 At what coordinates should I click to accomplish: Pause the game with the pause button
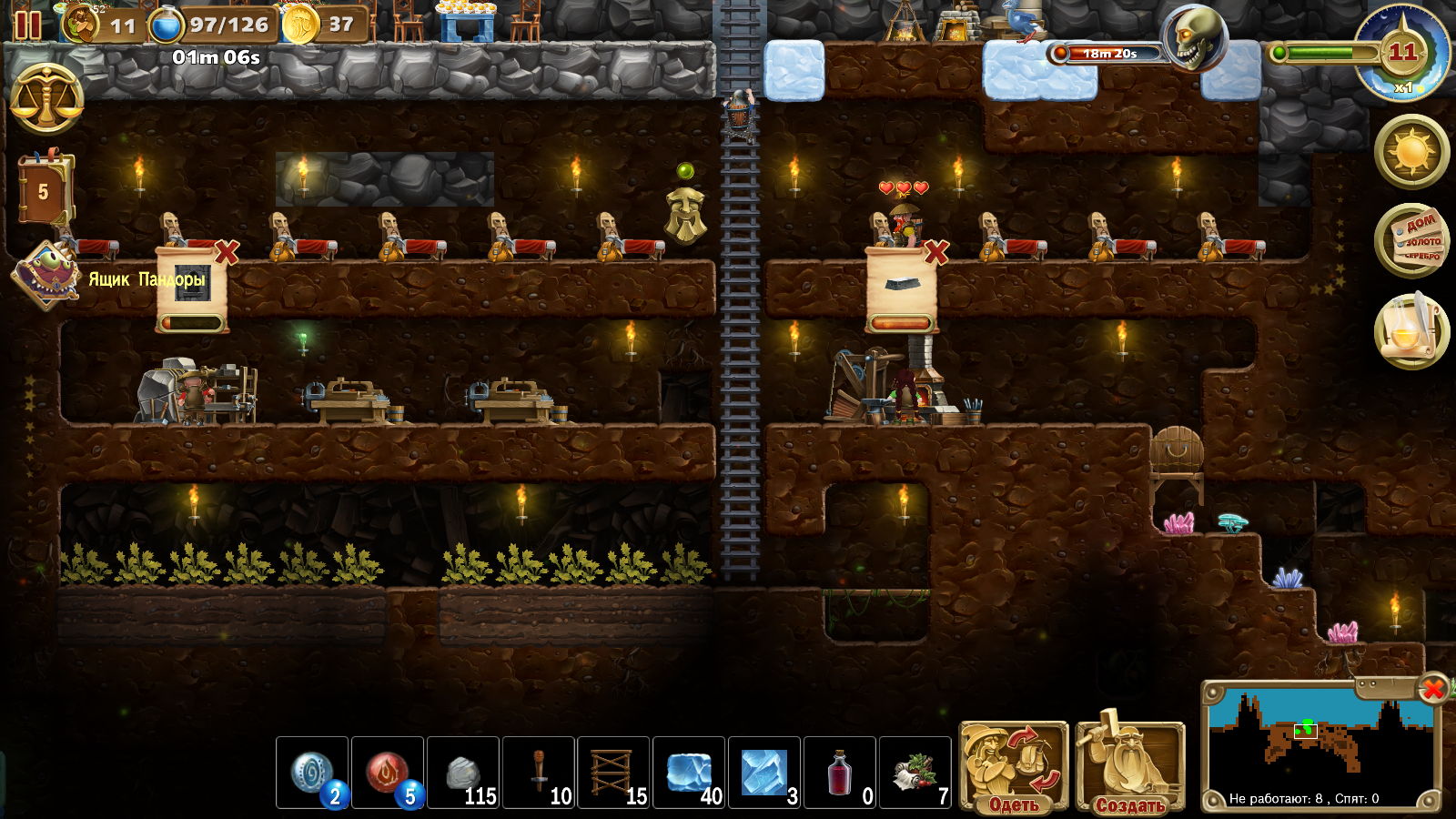27,25
